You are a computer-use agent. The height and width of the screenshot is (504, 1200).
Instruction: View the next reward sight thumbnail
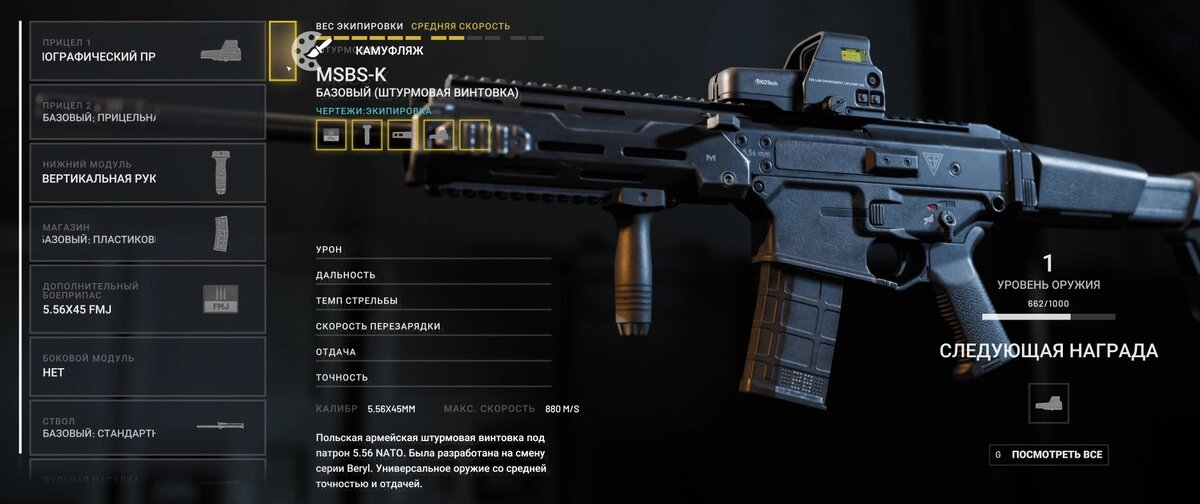(x=1048, y=403)
